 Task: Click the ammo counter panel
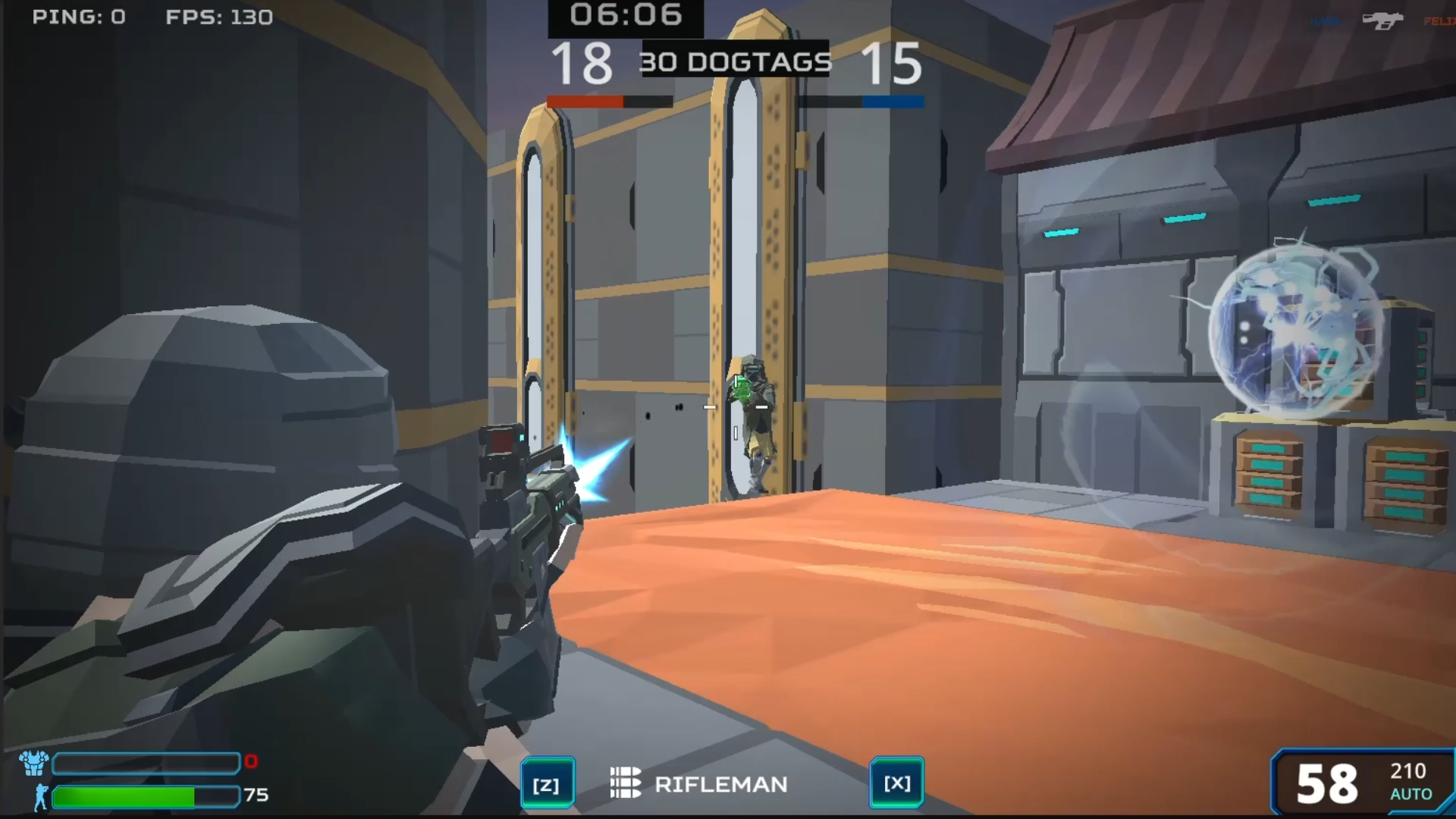pyautogui.click(x=1365, y=783)
